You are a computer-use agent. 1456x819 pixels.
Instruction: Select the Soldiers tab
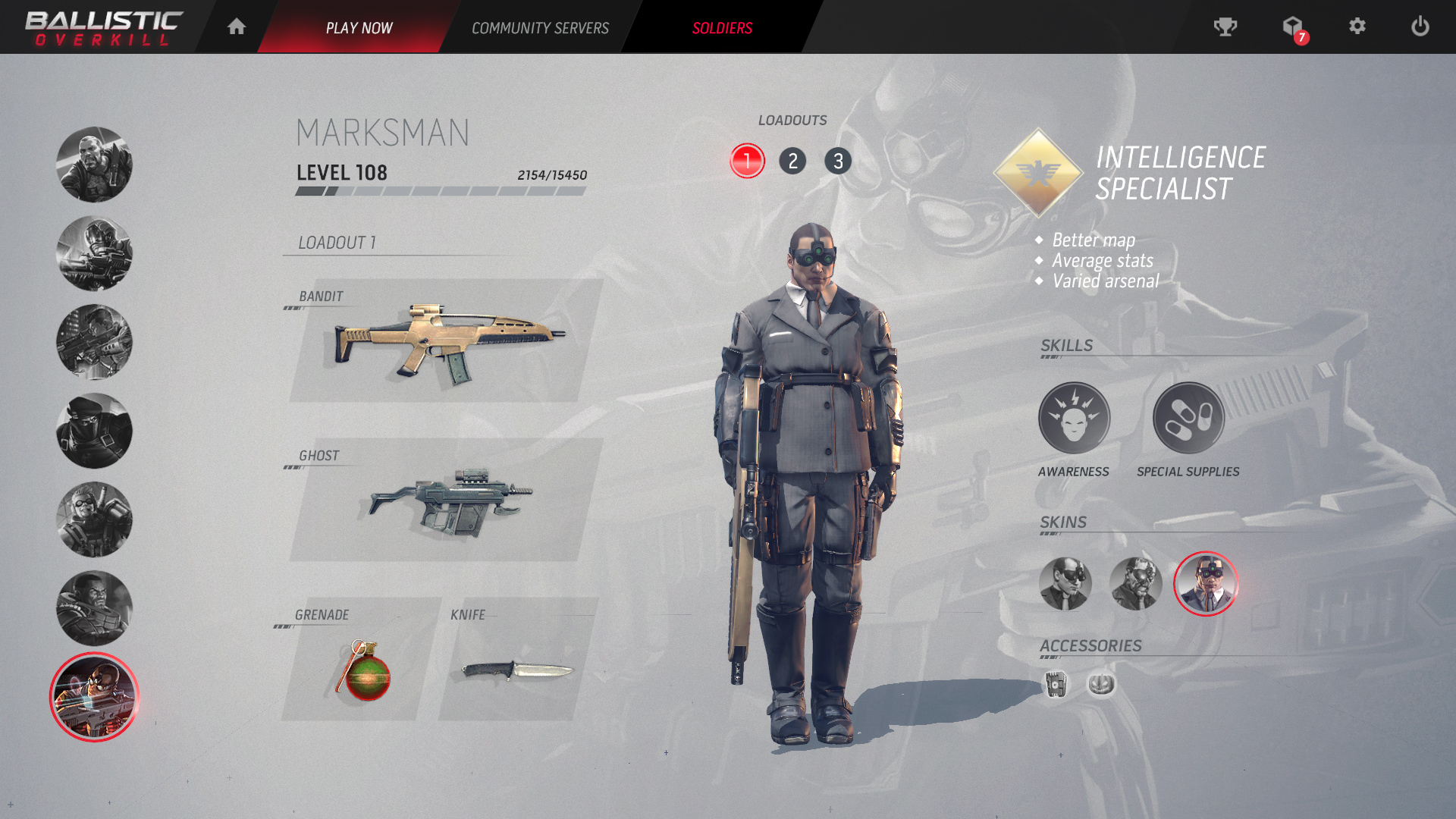[722, 28]
